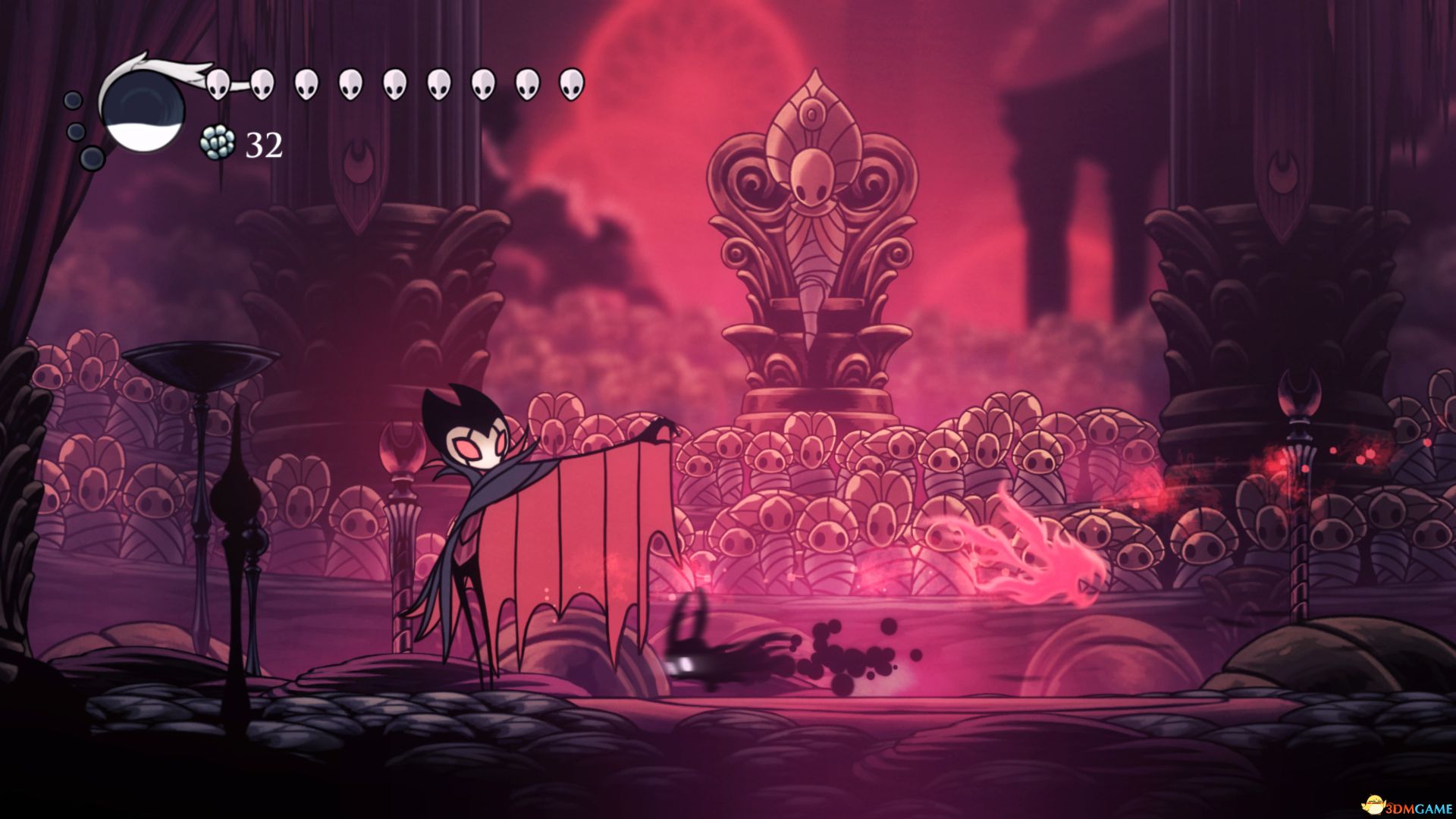Viewport: 1456px width, 819px height.
Task: Click the first health mask
Action: [218, 83]
